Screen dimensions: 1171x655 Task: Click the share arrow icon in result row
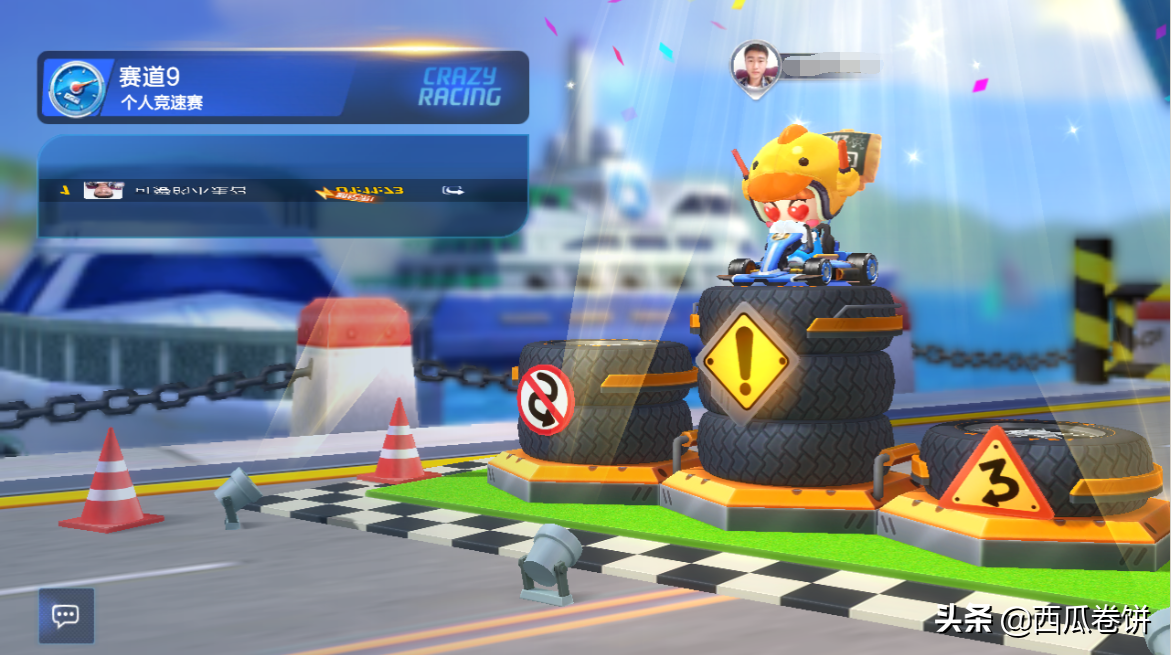[452, 190]
